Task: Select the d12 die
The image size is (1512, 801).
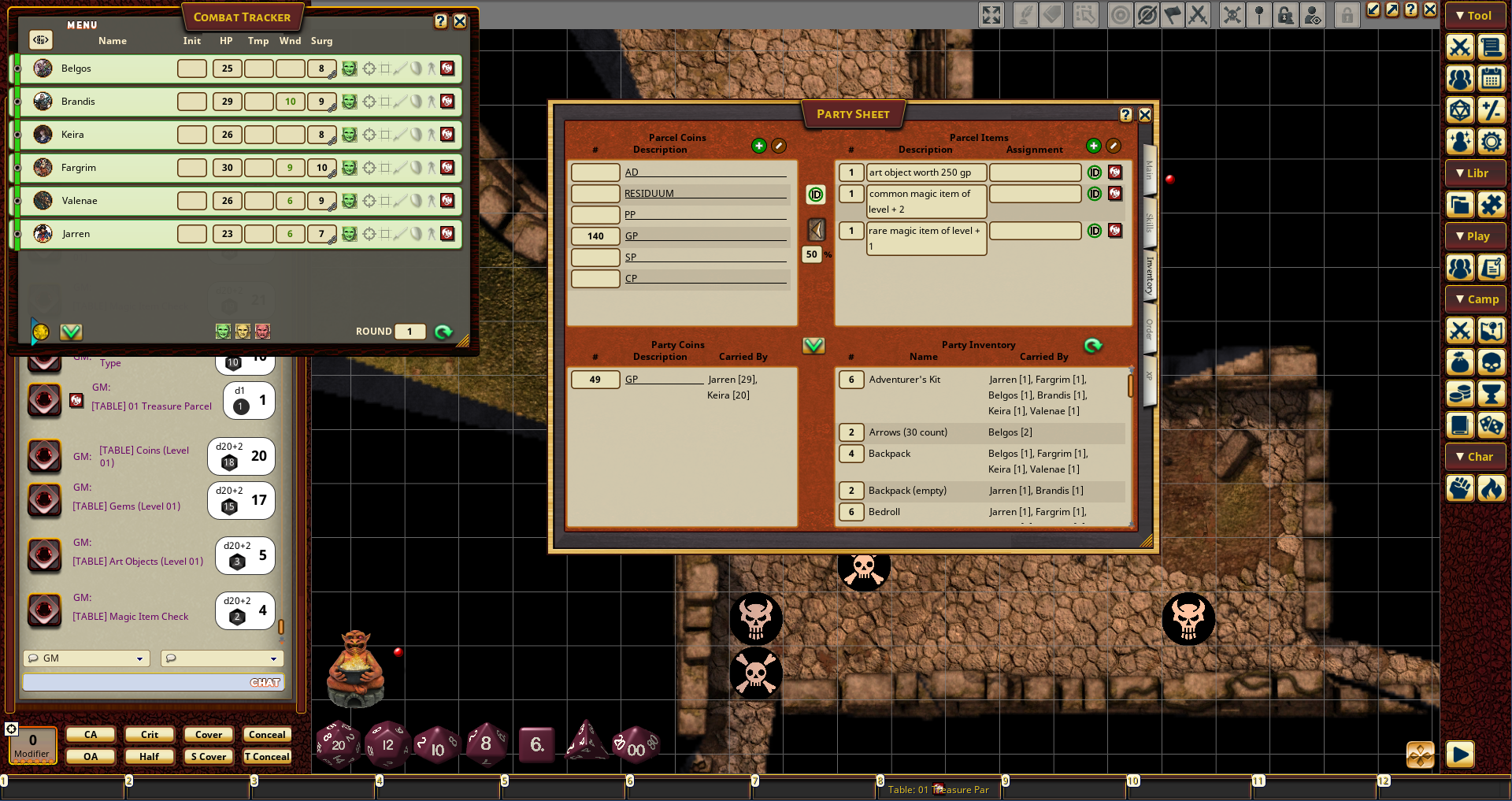Action: pyautogui.click(x=387, y=744)
